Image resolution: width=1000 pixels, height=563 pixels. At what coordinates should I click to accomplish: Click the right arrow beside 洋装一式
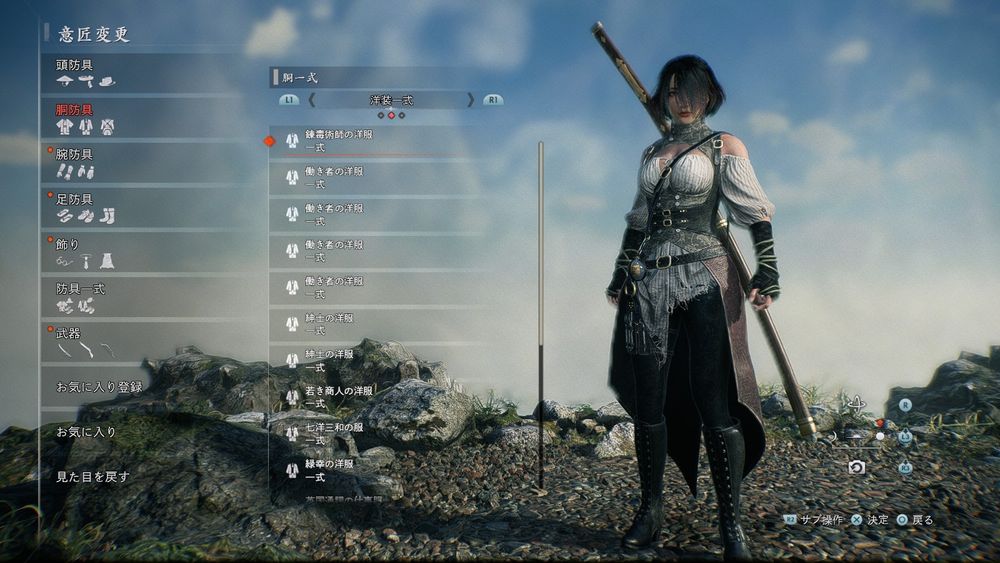click(x=471, y=100)
